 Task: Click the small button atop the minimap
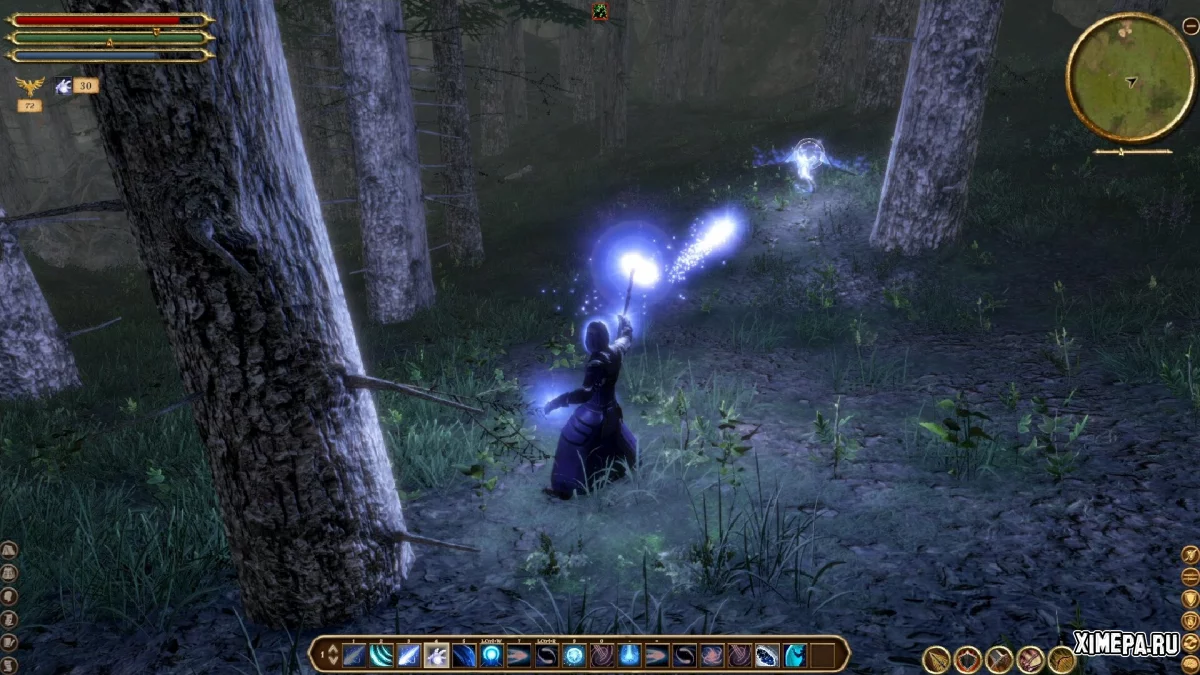click(x=1190, y=27)
